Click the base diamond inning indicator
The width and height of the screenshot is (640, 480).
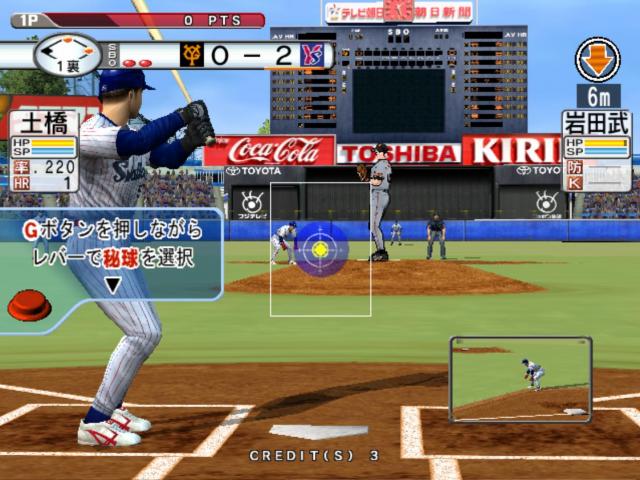tap(65, 51)
